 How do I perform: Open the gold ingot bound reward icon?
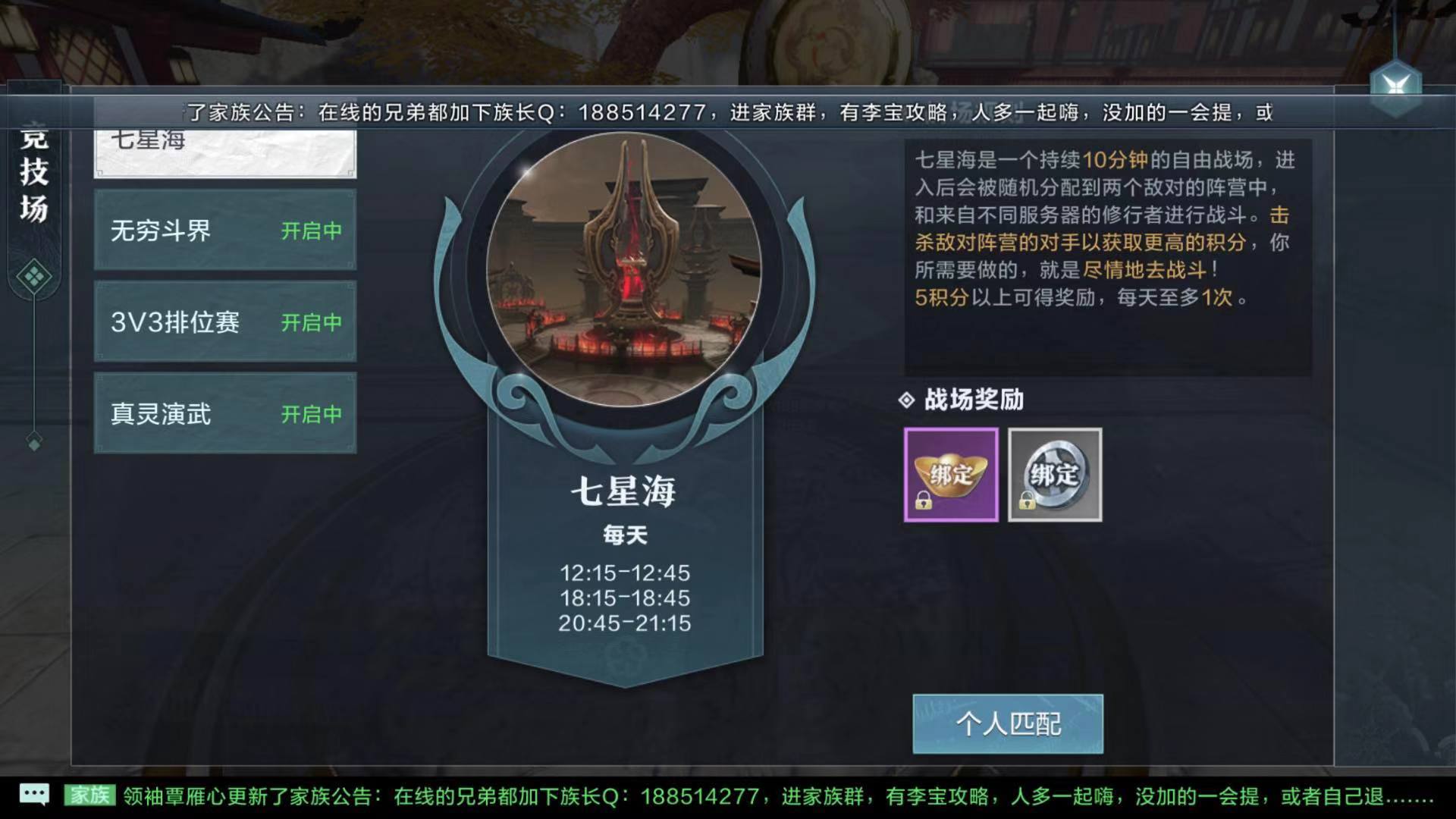[x=950, y=474]
